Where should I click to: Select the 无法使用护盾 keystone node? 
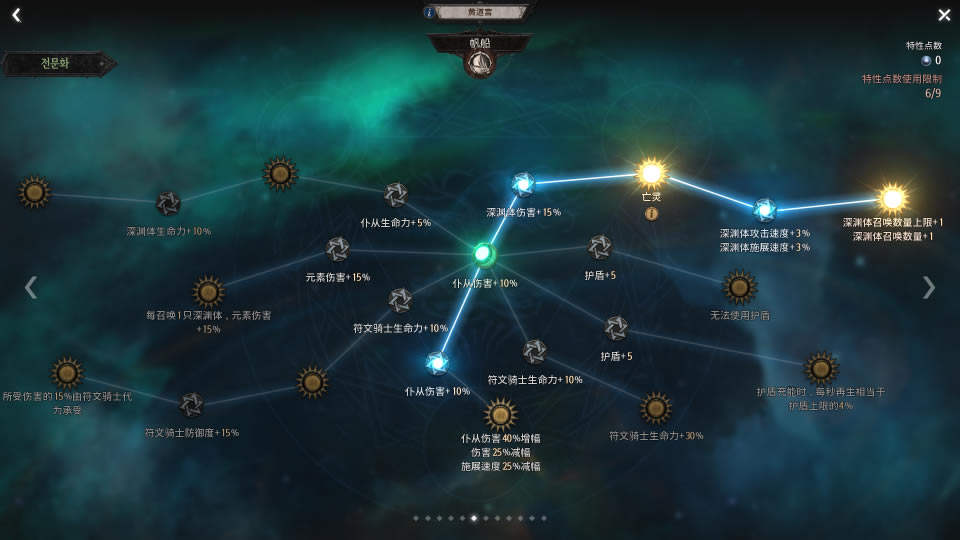pyautogui.click(x=740, y=287)
